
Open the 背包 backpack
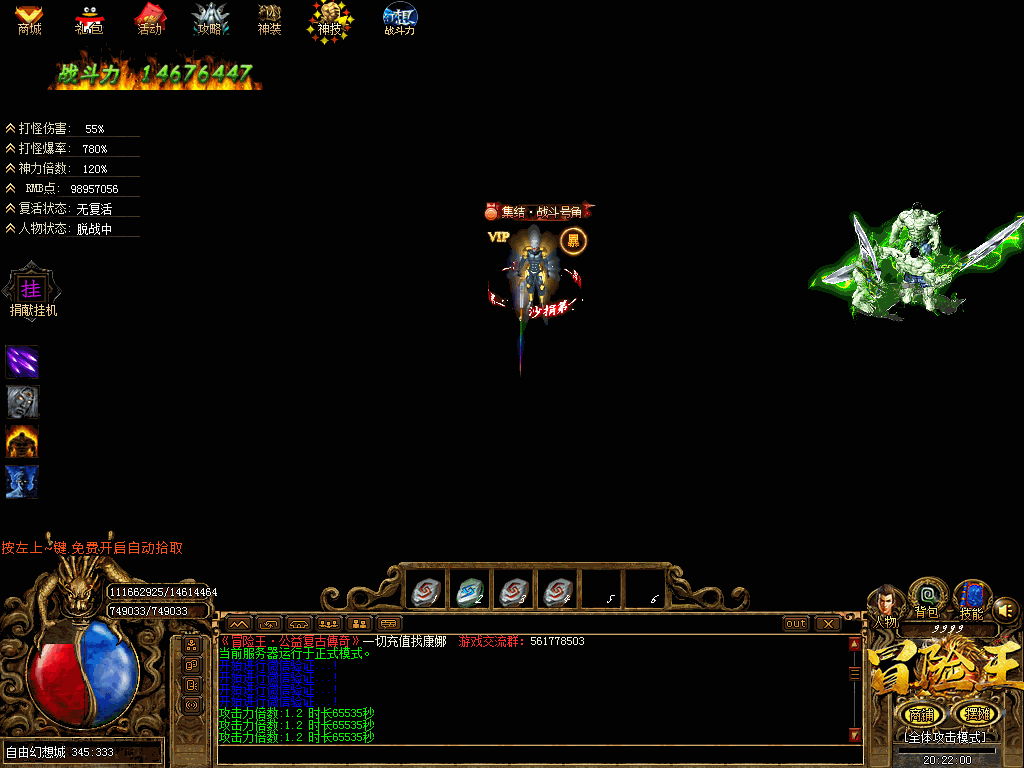[927, 597]
